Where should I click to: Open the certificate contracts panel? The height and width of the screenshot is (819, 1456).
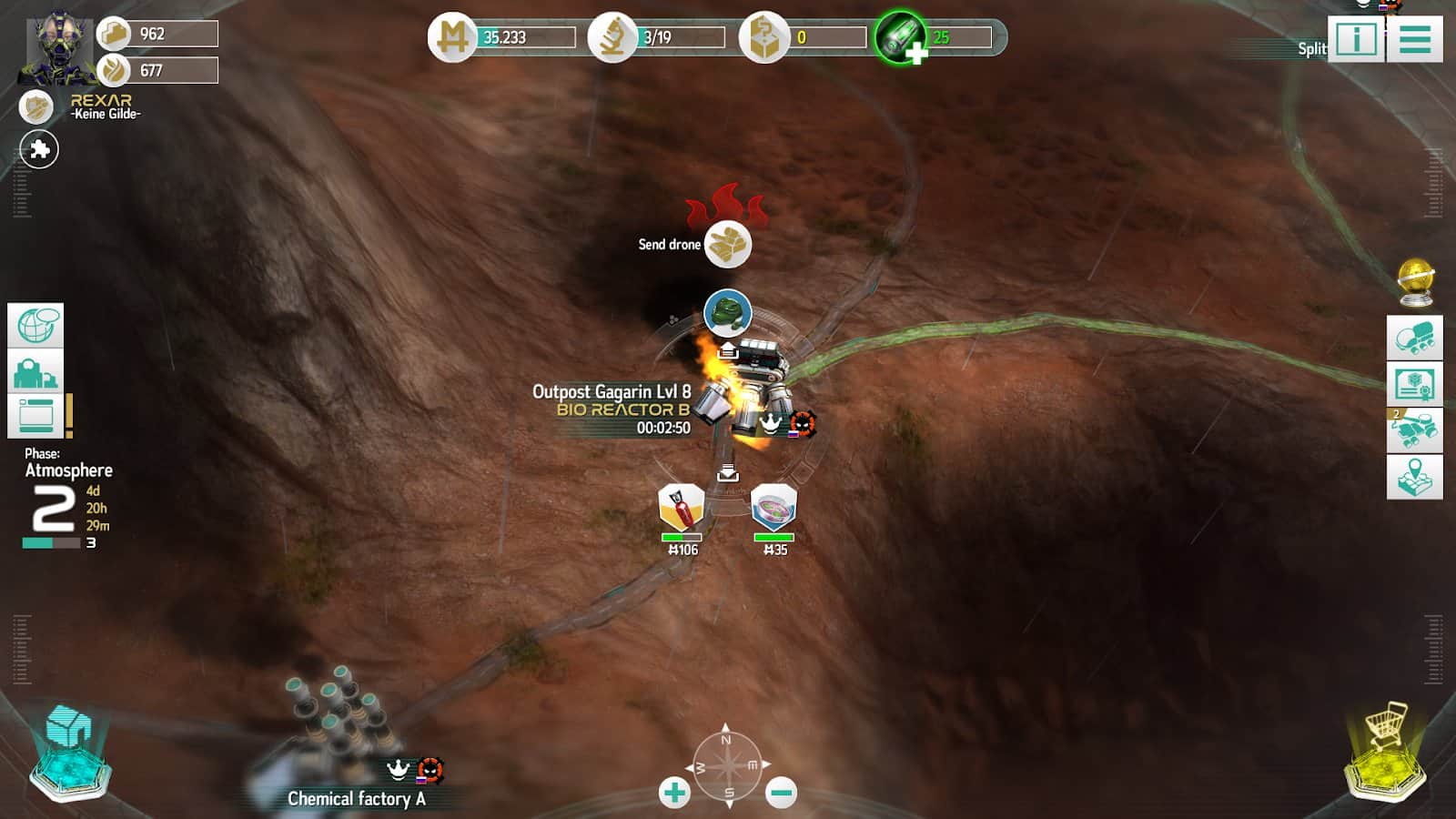coord(1414,384)
